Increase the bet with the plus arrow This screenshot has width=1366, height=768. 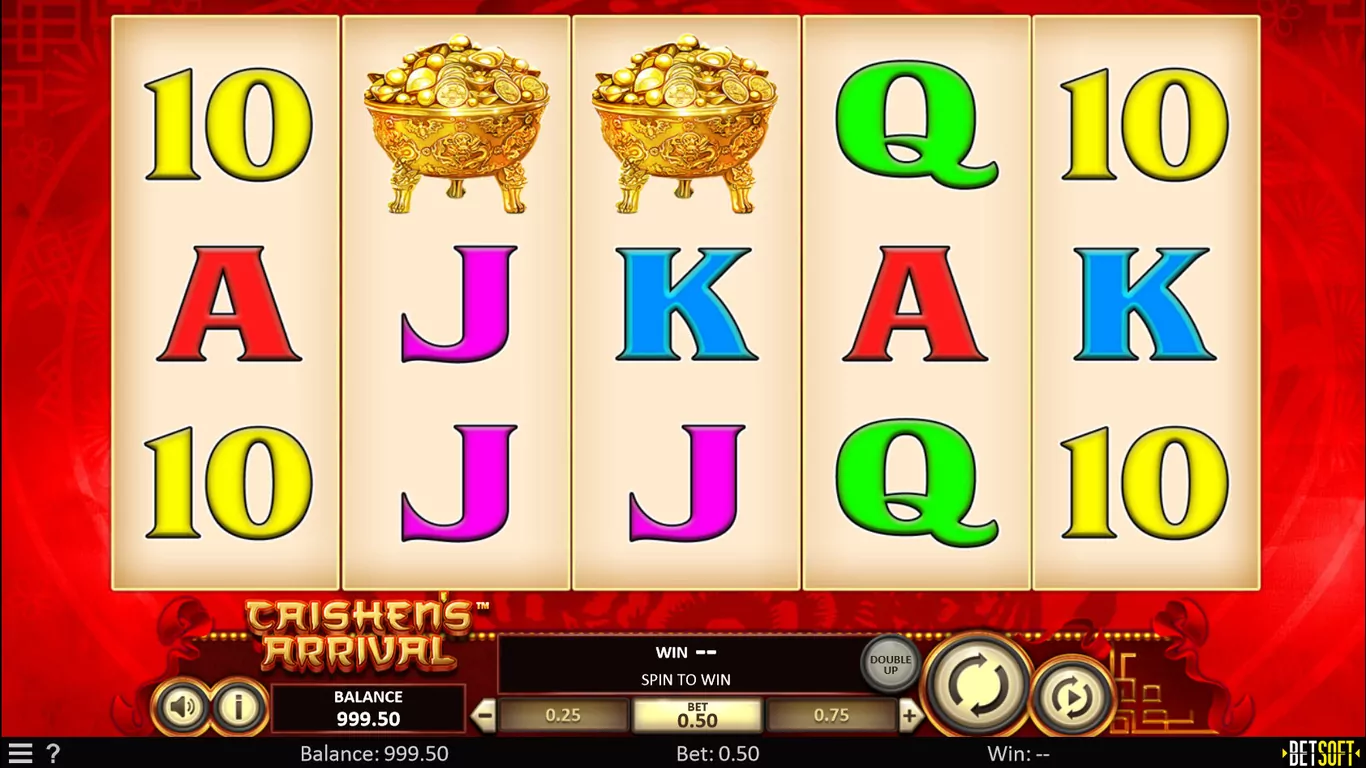pos(909,715)
